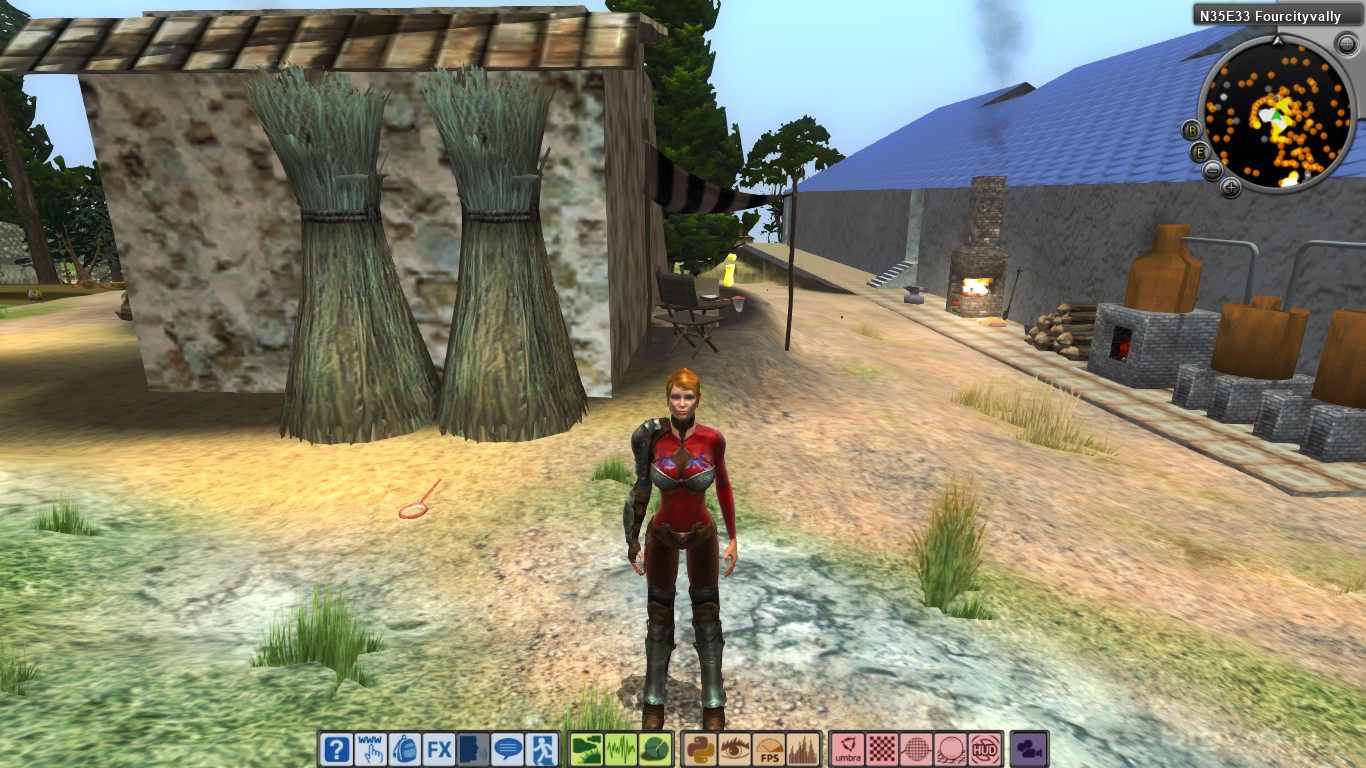Open the question mark help button
Viewport: 1366px width, 768px height.
(x=337, y=749)
